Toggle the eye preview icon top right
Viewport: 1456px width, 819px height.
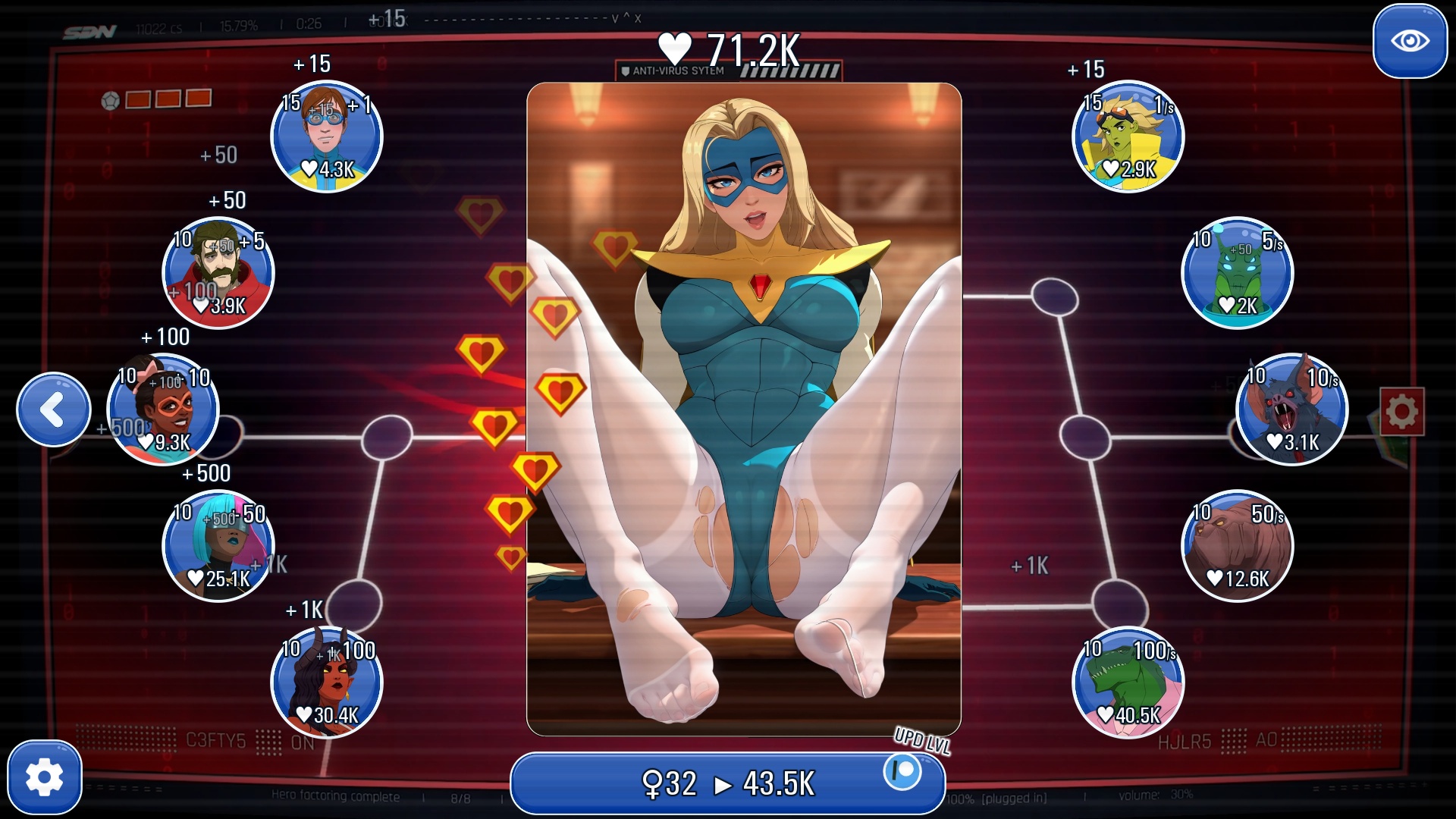coord(1409,42)
